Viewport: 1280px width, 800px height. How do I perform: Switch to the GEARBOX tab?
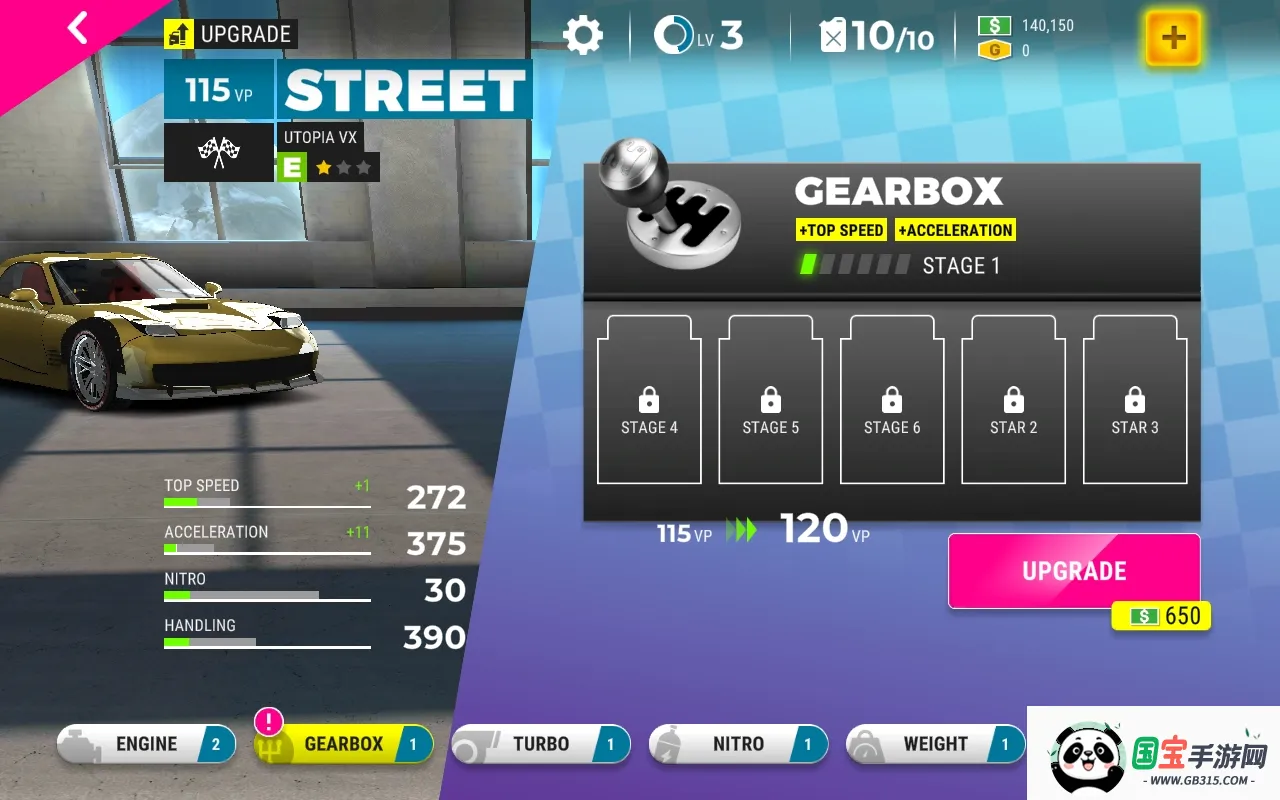(x=343, y=744)
